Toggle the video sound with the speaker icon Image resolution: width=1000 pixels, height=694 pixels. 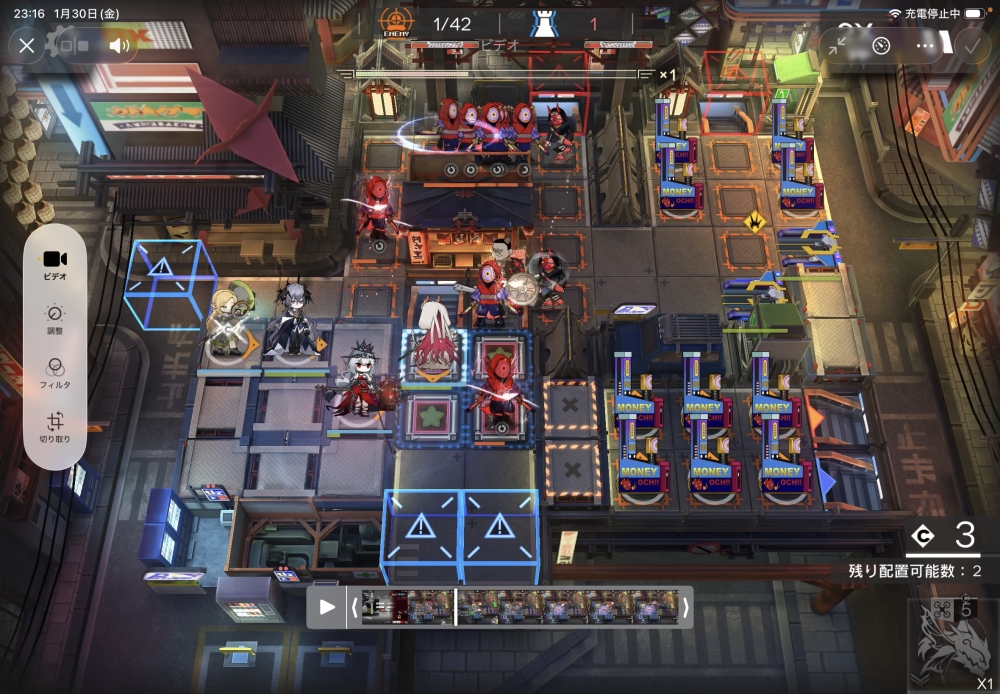point(120,45)
